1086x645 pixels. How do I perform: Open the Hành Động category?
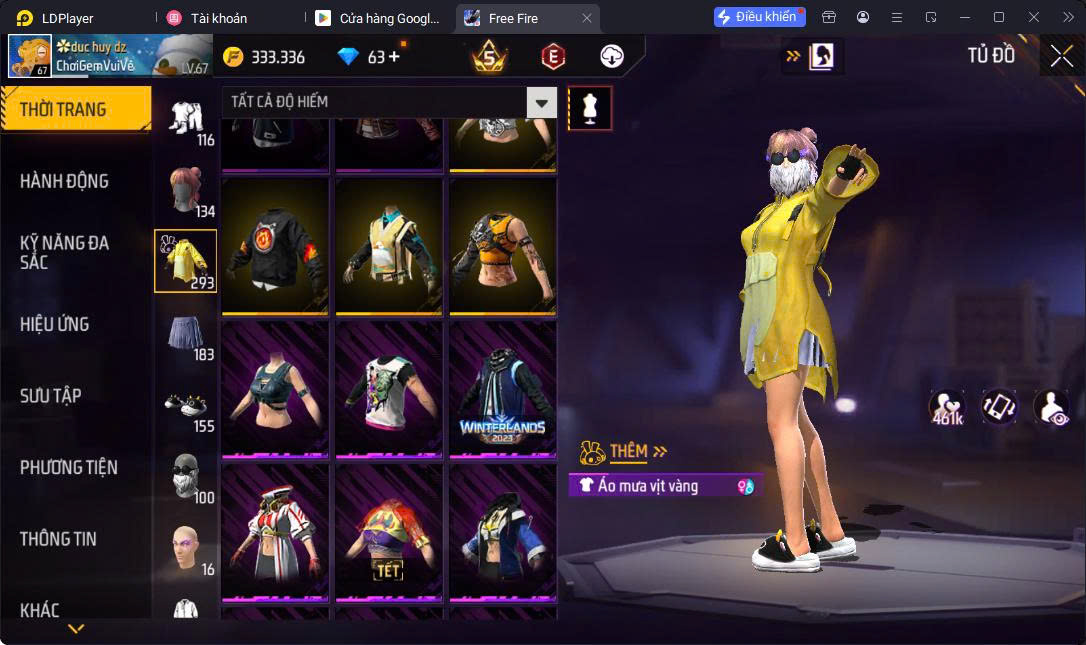tap(64, 181)
